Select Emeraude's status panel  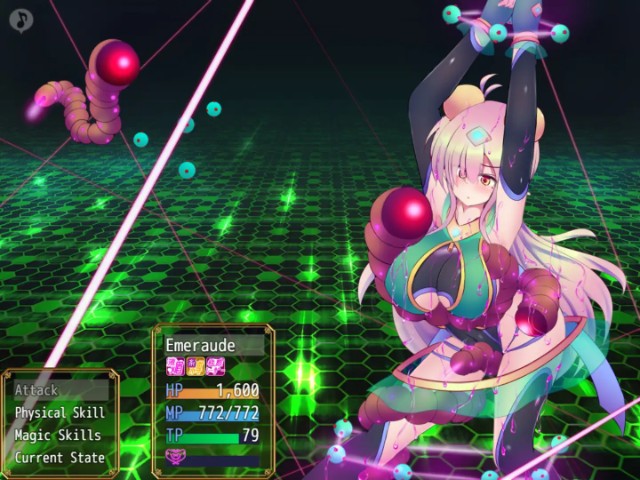click(x=212, y=400)
